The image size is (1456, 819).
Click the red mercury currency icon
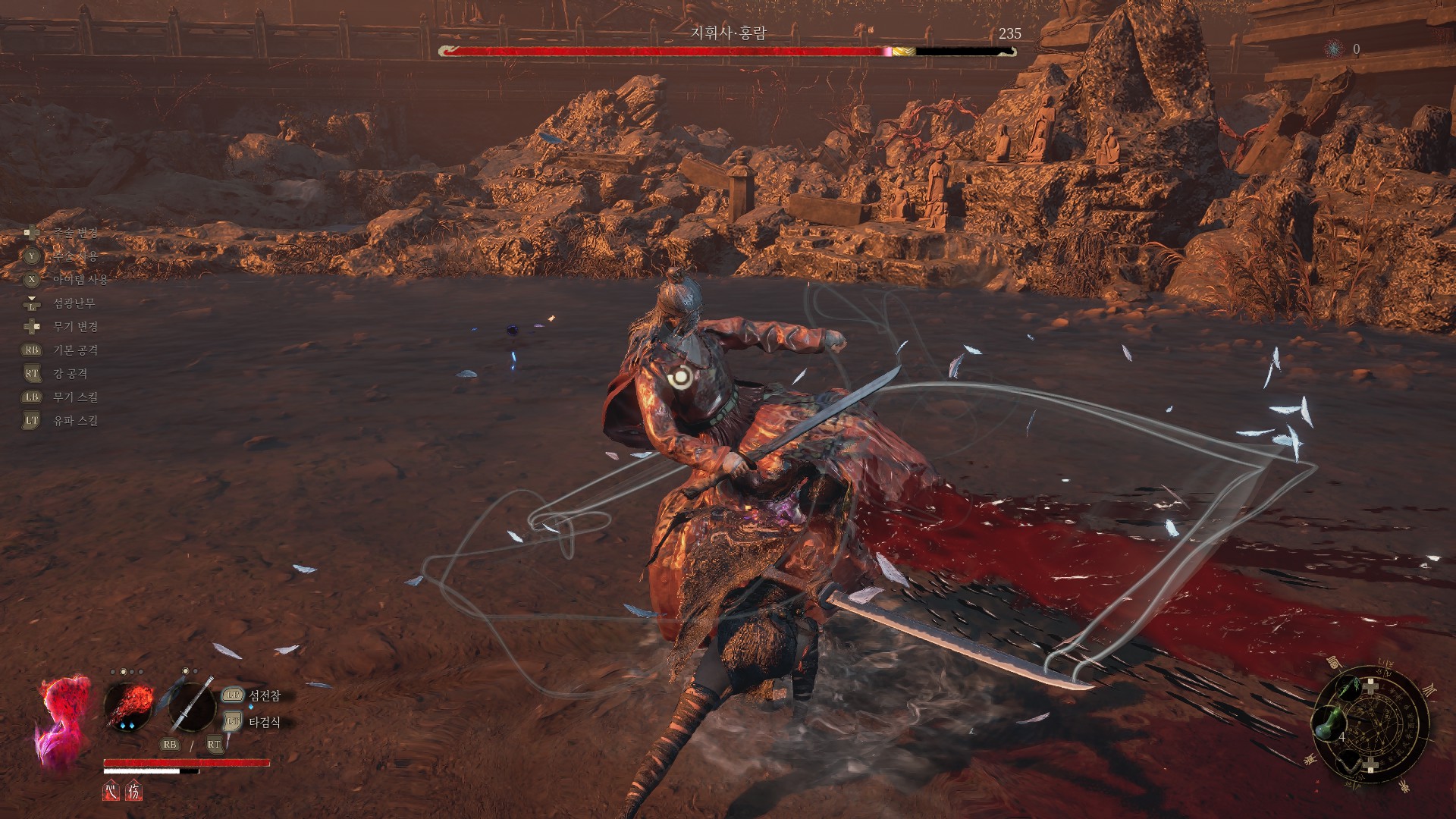(1334, 49)
